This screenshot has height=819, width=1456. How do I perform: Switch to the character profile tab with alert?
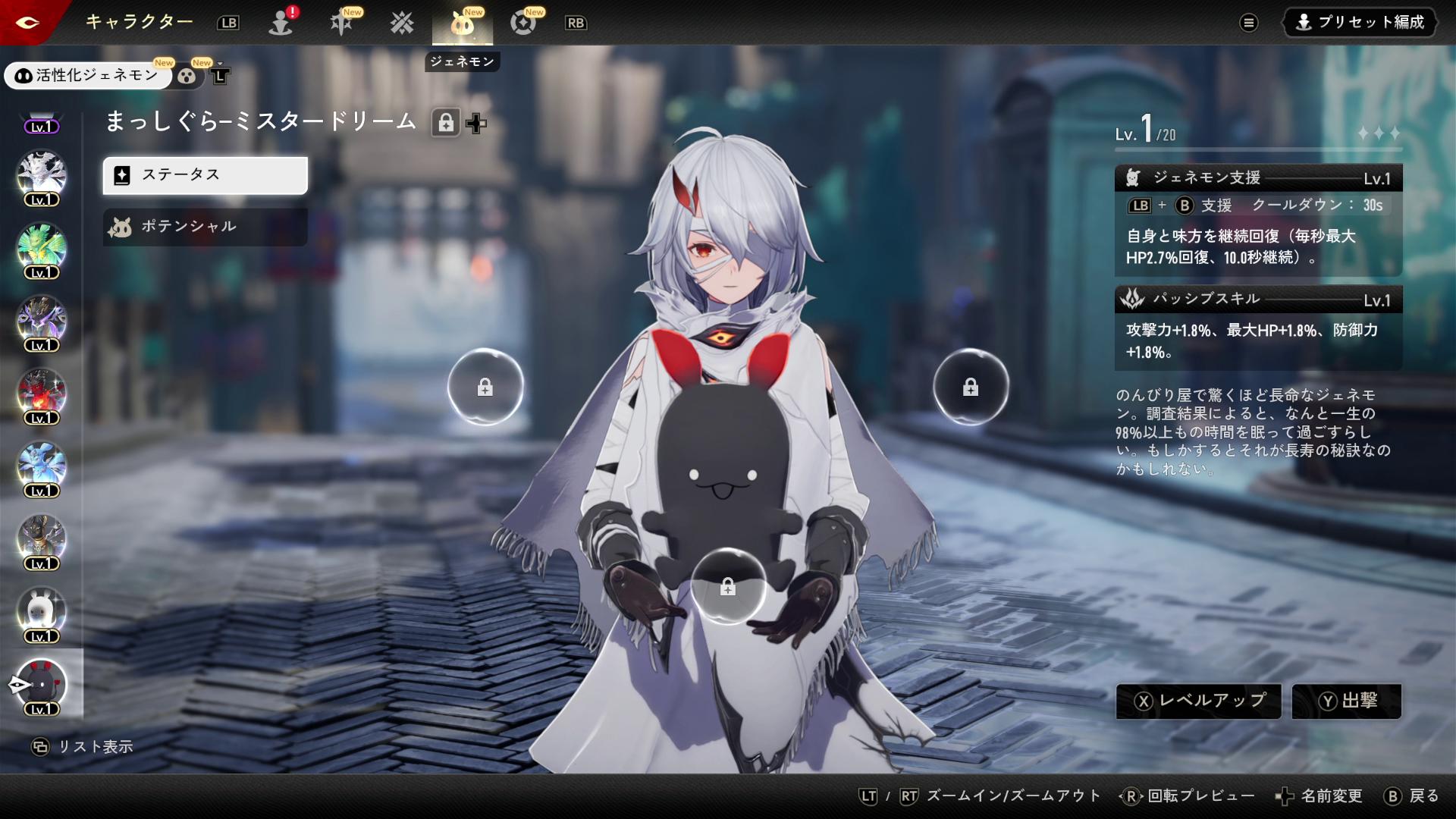[x=281, y=23]
